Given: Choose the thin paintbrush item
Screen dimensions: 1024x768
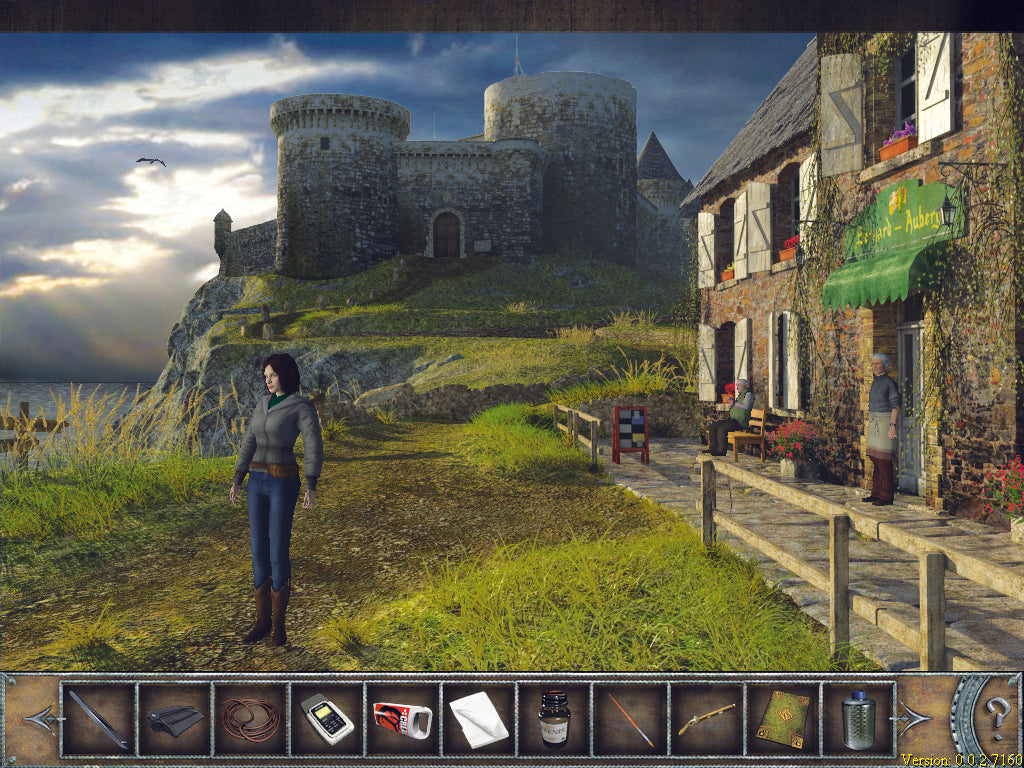Looking at the screenshot, I should [630, 719].
